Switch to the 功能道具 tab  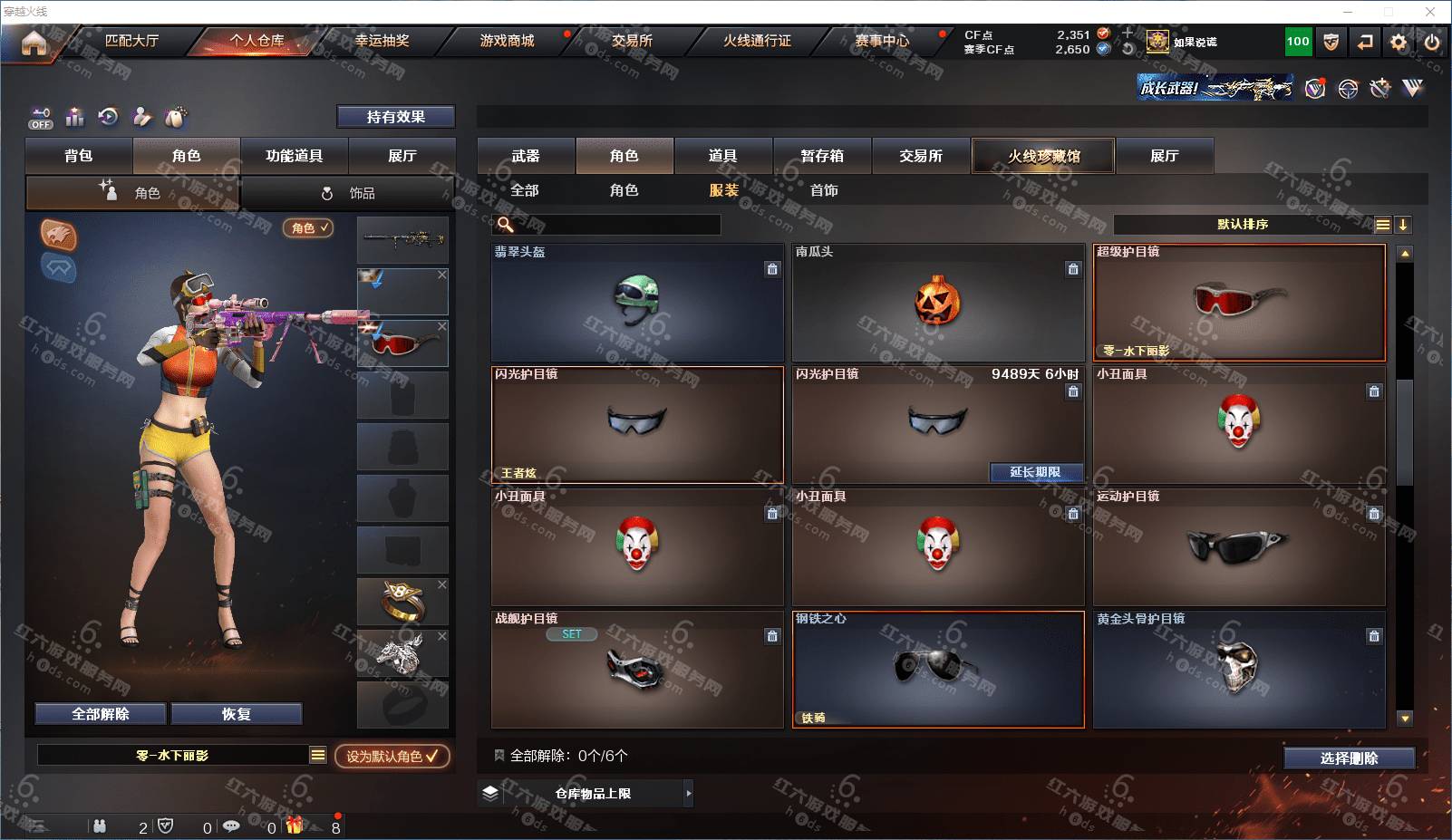point(294,156)
